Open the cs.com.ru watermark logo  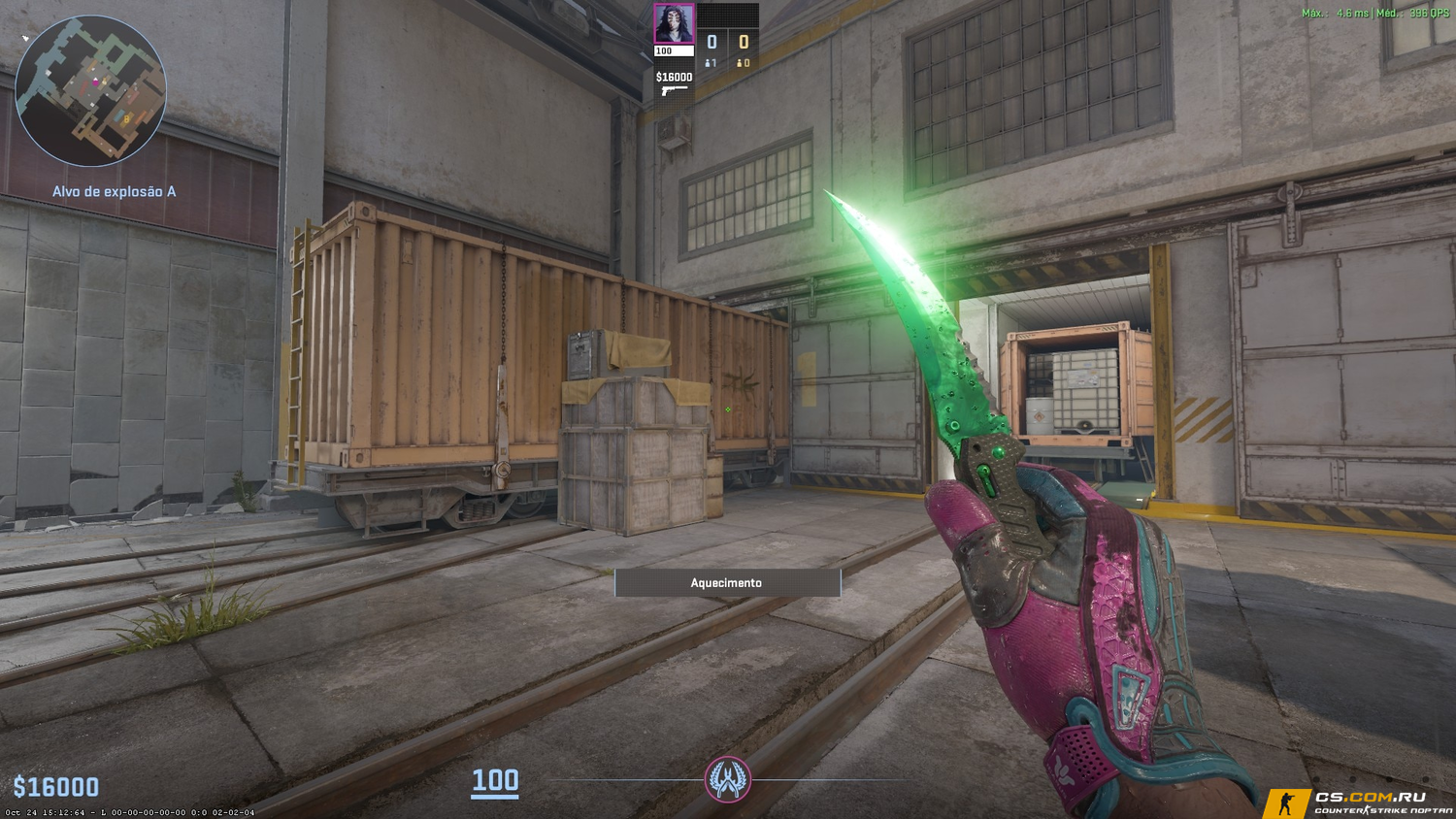(1357, 803)
